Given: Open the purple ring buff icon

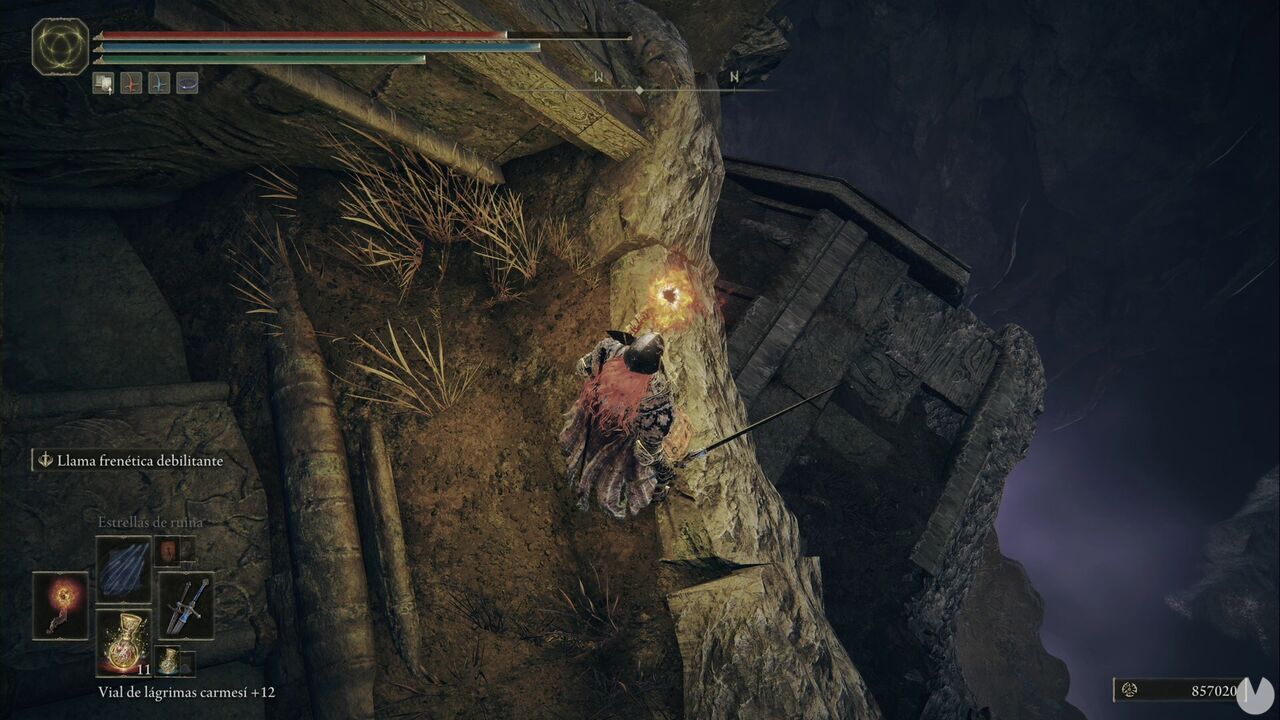Looking at the screenshot, I should pyautogui.click(x=186, y=83).
